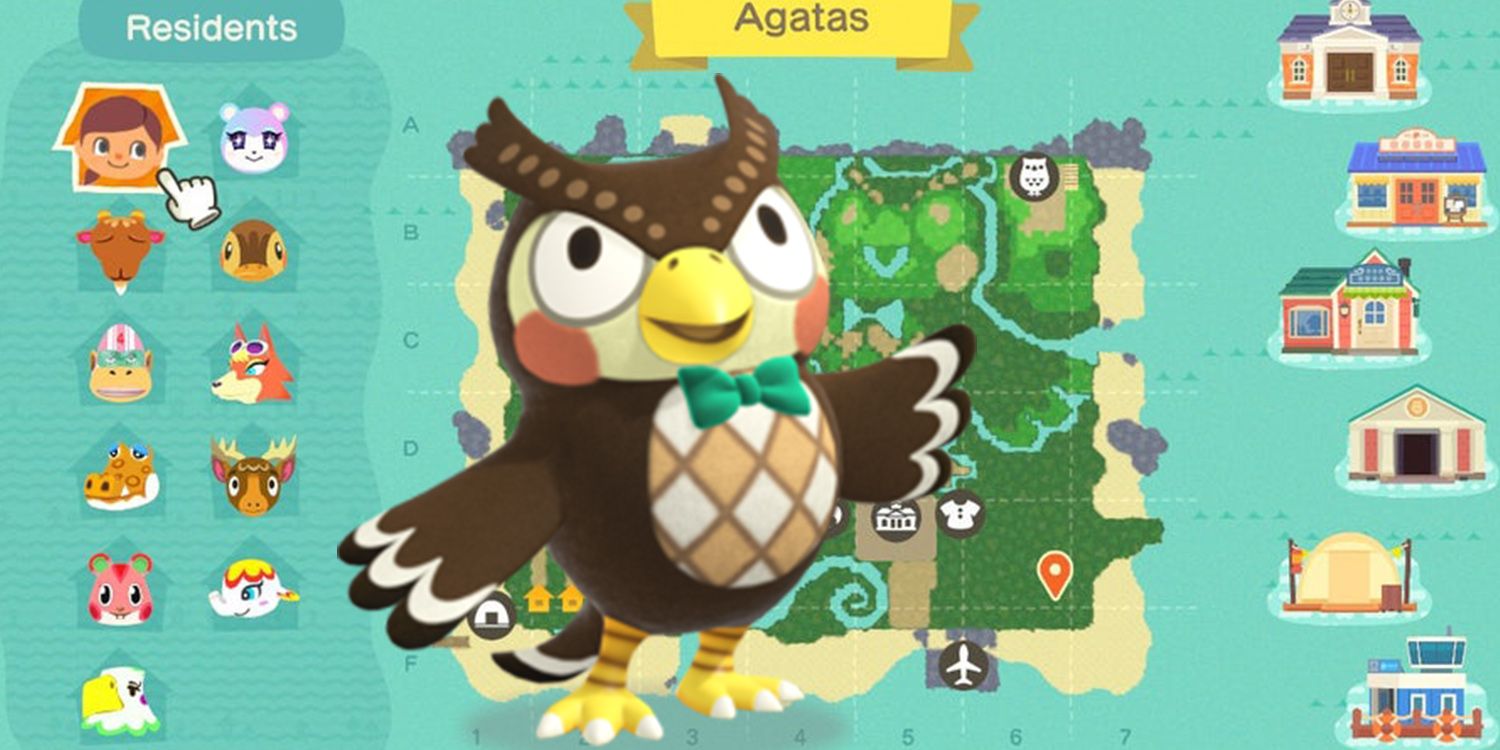Click the Residents panel header
This screenshot has height=750, width=1500.
(210, 28)
